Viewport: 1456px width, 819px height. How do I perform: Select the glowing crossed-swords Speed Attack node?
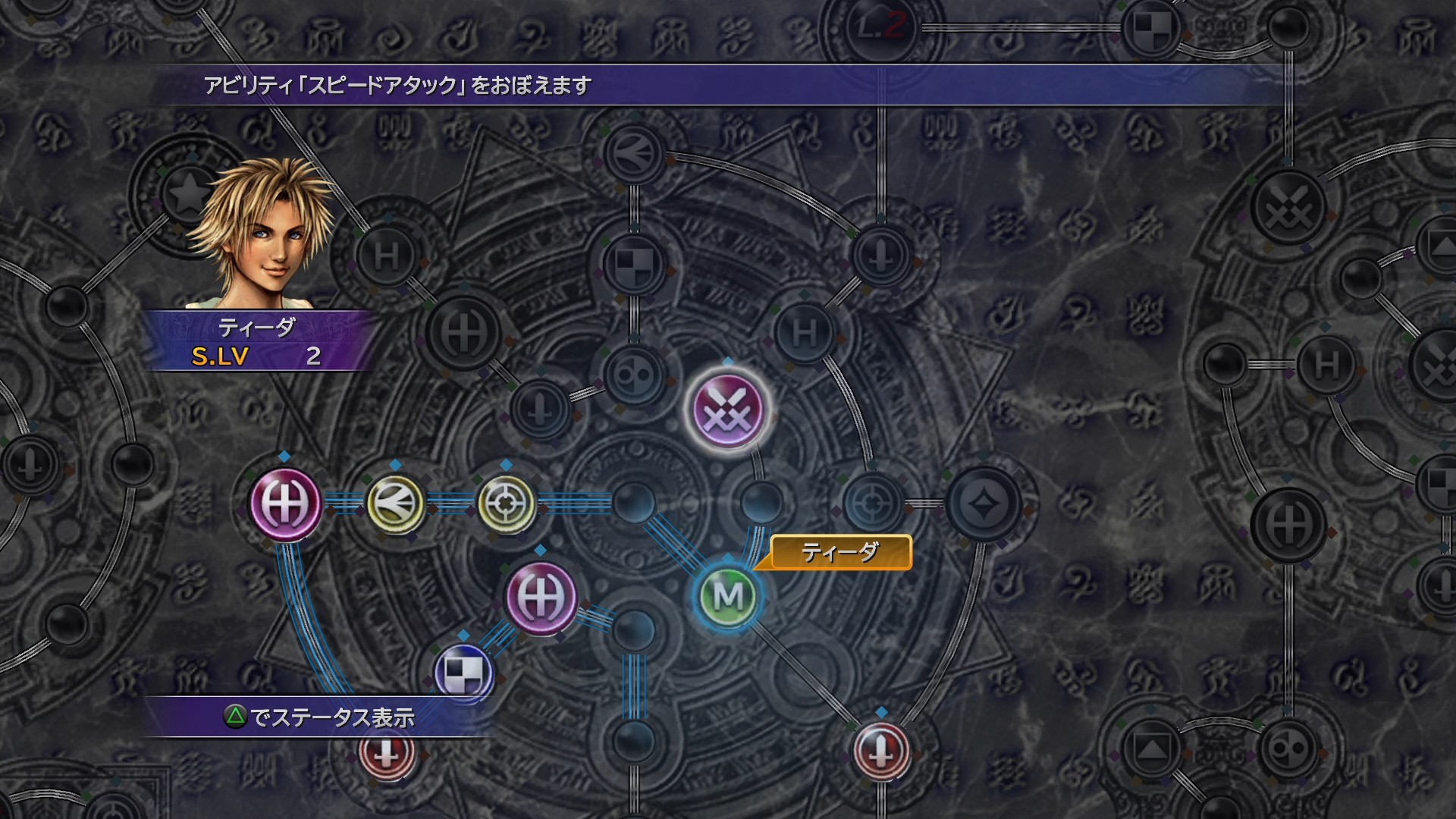pyautogui.click(x=728, y=410)
